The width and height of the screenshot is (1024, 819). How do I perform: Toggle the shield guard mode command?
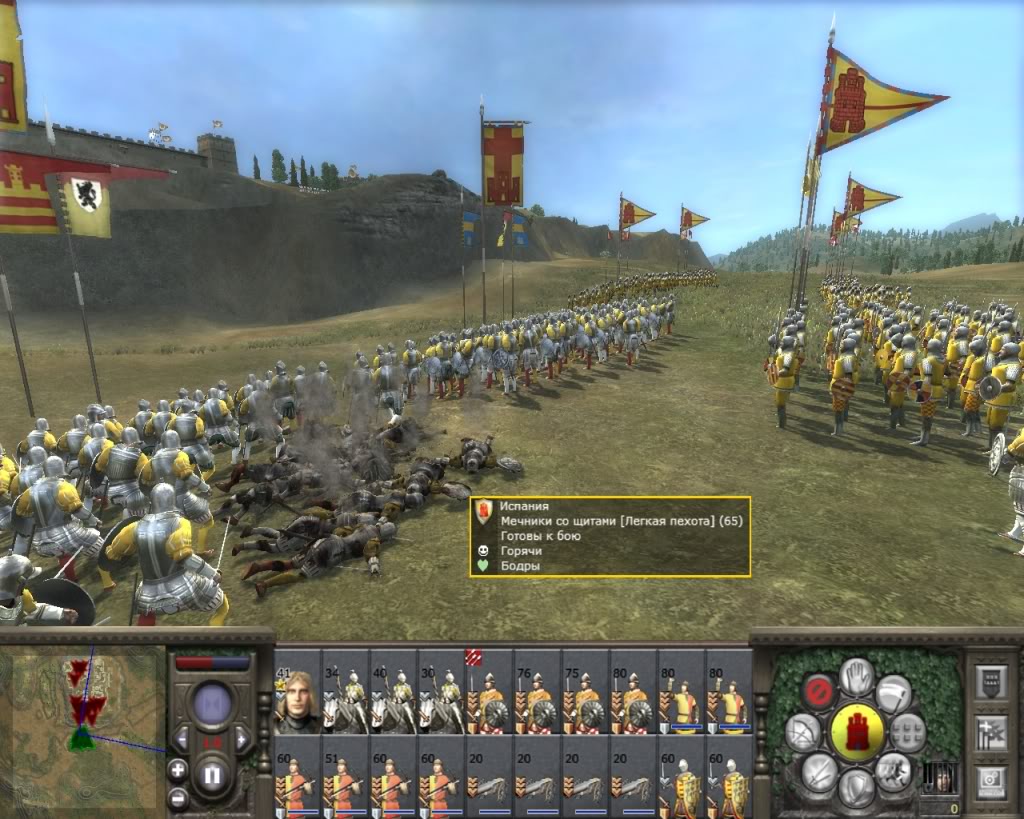(856, 787)
